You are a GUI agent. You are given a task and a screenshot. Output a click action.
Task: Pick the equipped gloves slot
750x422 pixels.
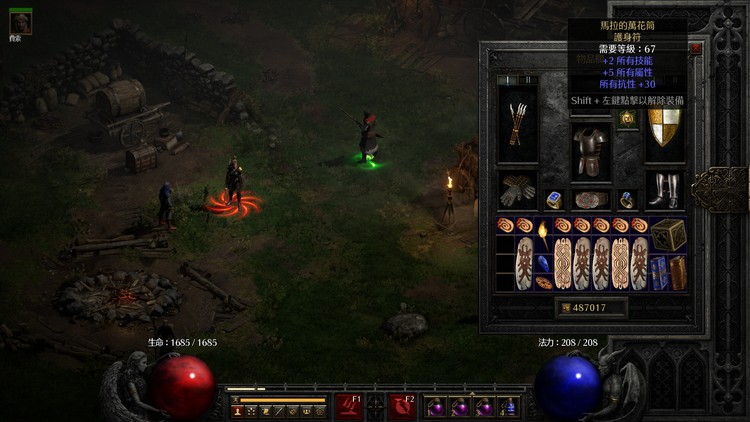click(517, 190)
